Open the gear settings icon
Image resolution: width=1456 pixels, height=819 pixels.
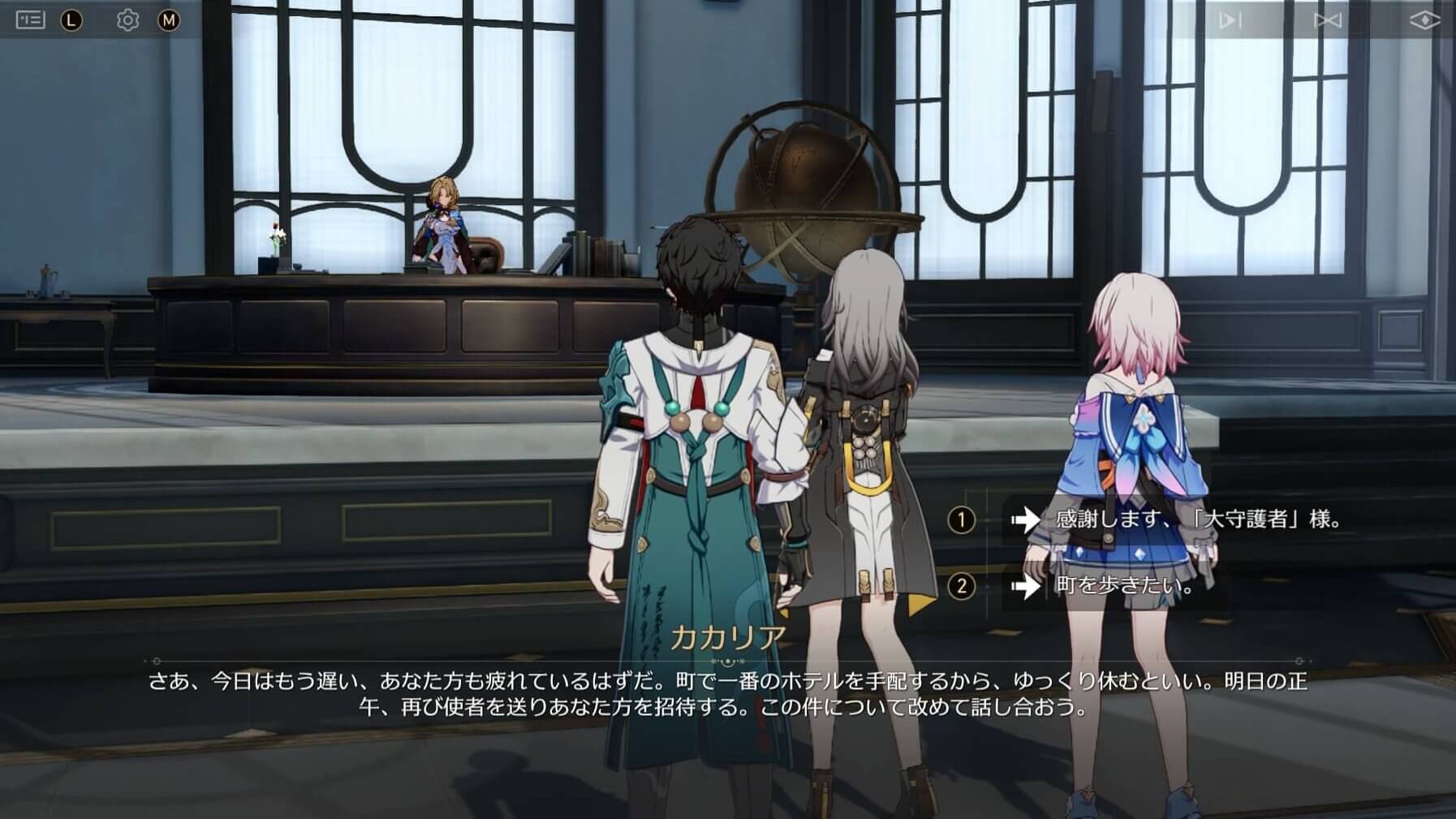pyautogui.click(x=127, y=19)
